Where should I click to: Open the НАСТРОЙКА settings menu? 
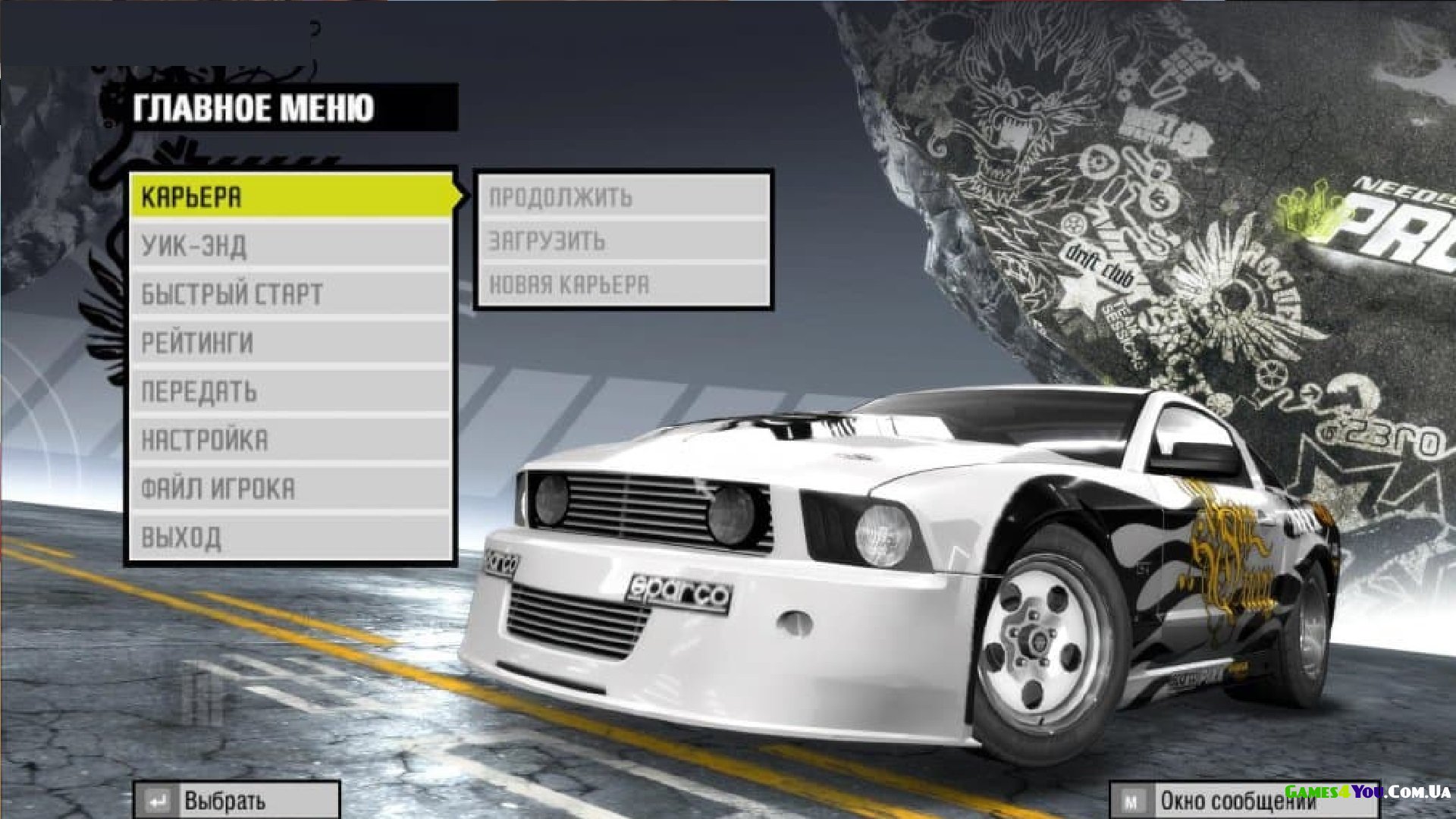(x=290, y=440)
